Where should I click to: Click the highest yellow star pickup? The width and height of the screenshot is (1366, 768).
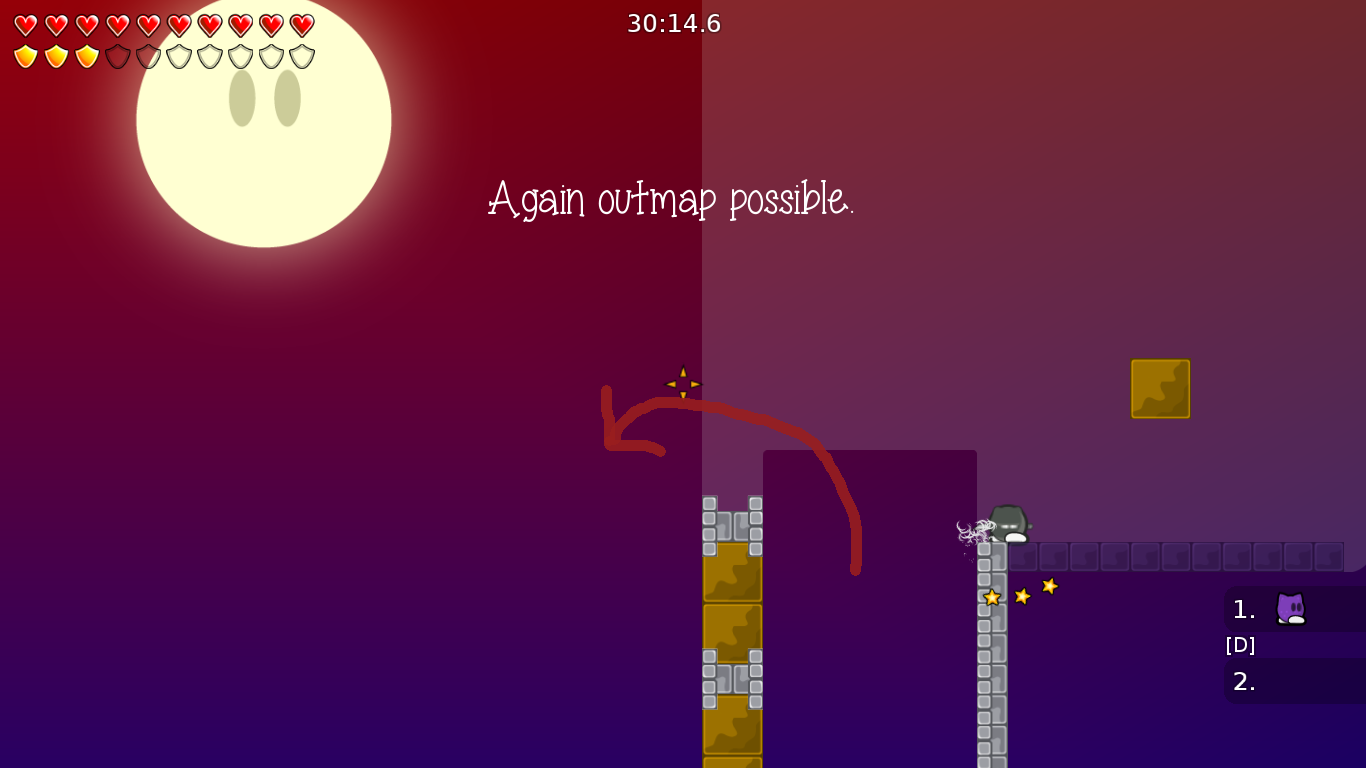1048,587
